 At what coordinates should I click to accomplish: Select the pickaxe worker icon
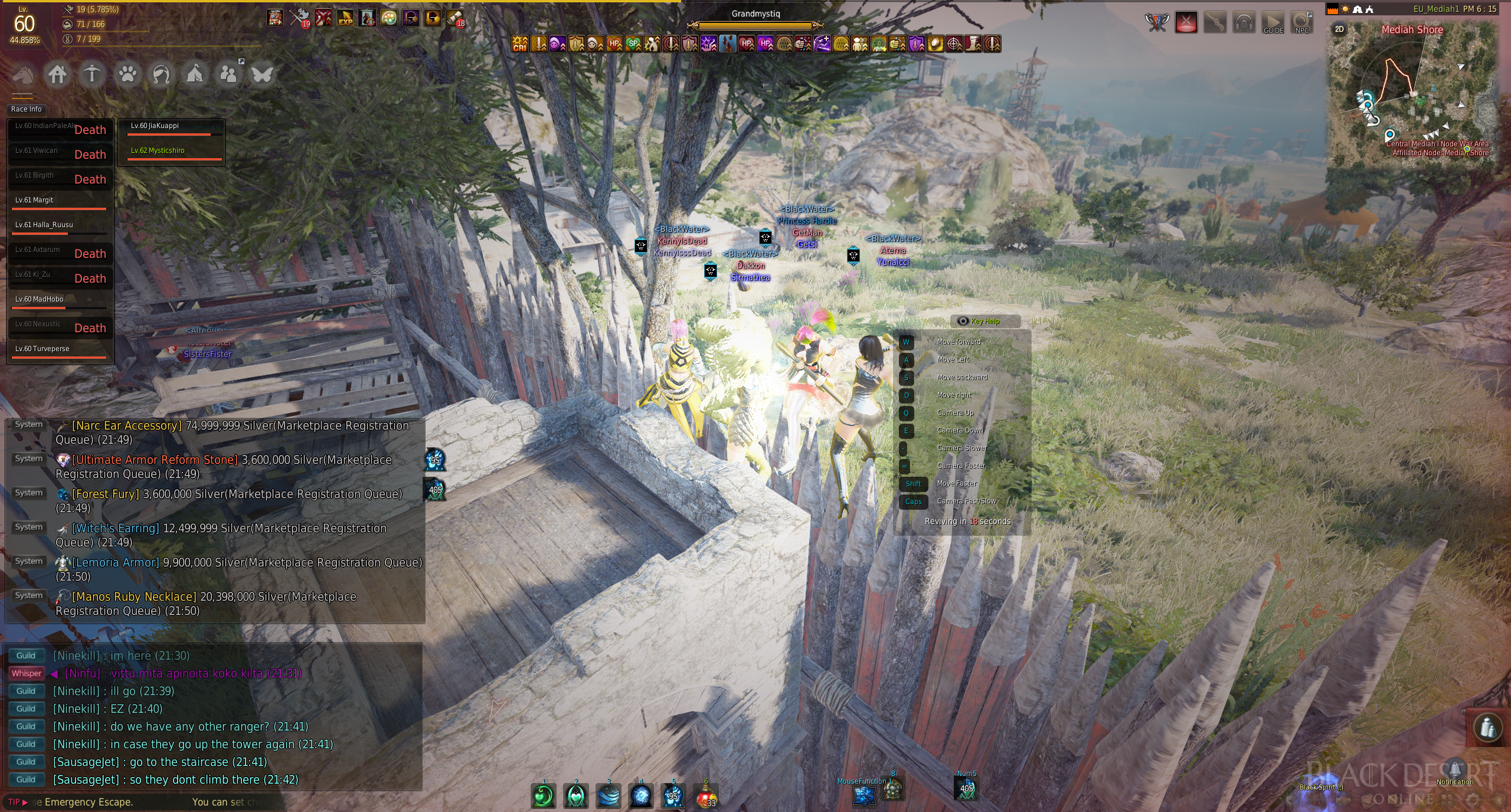point(91,75)
